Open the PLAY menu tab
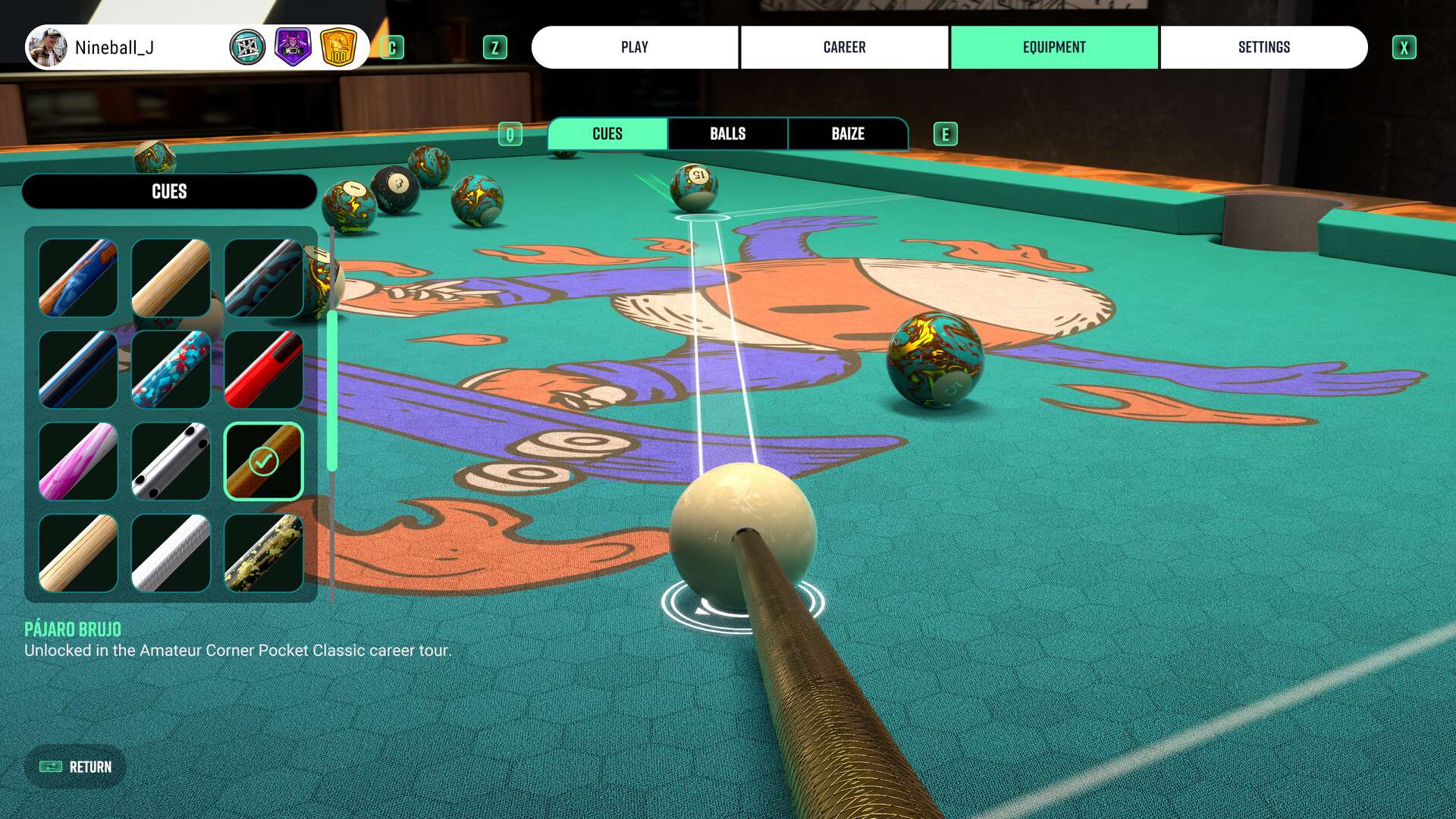1456x819 pixels. click(x=635, y=47)
